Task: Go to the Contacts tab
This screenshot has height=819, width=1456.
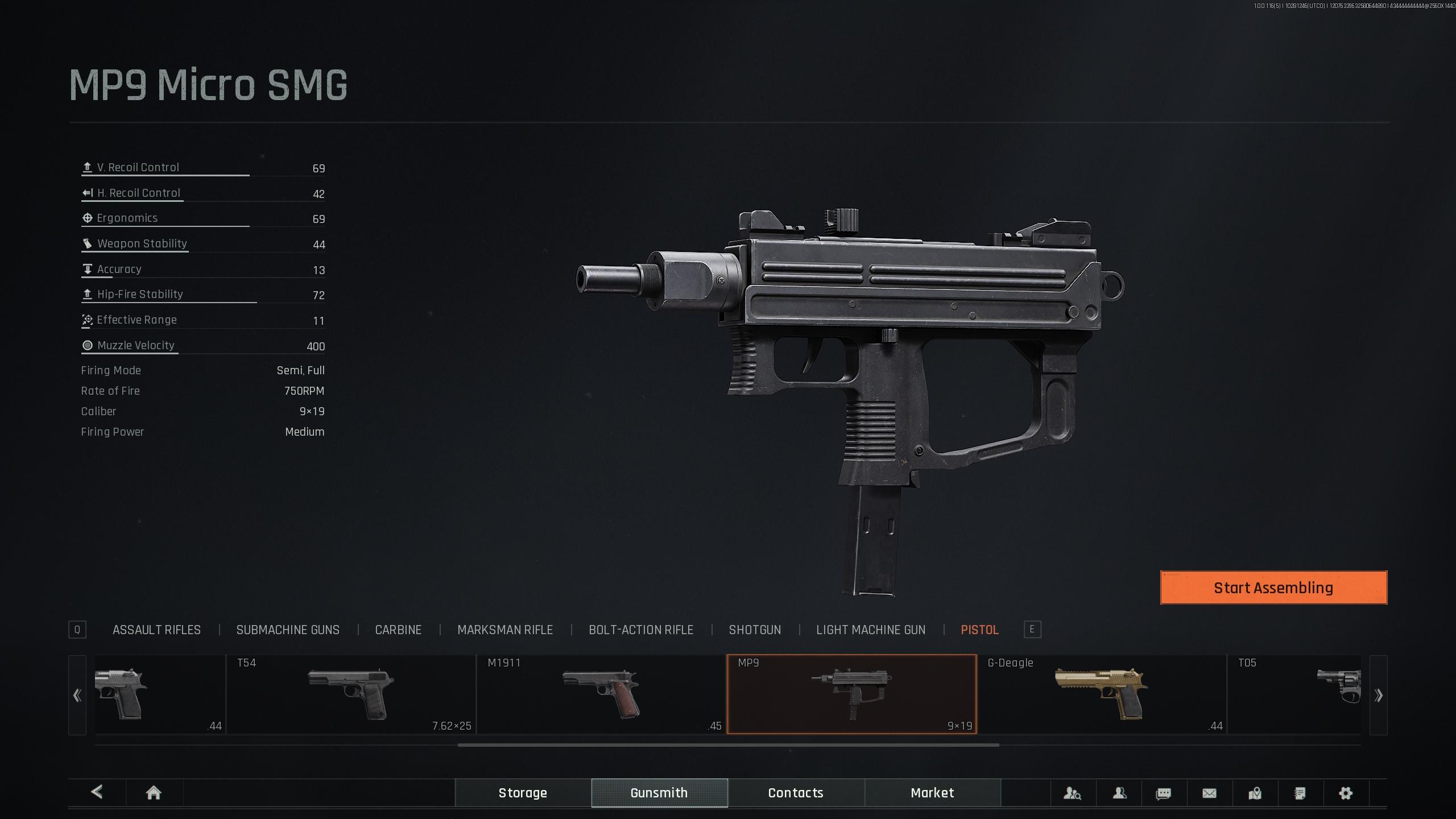Action: tap(796, 793)
